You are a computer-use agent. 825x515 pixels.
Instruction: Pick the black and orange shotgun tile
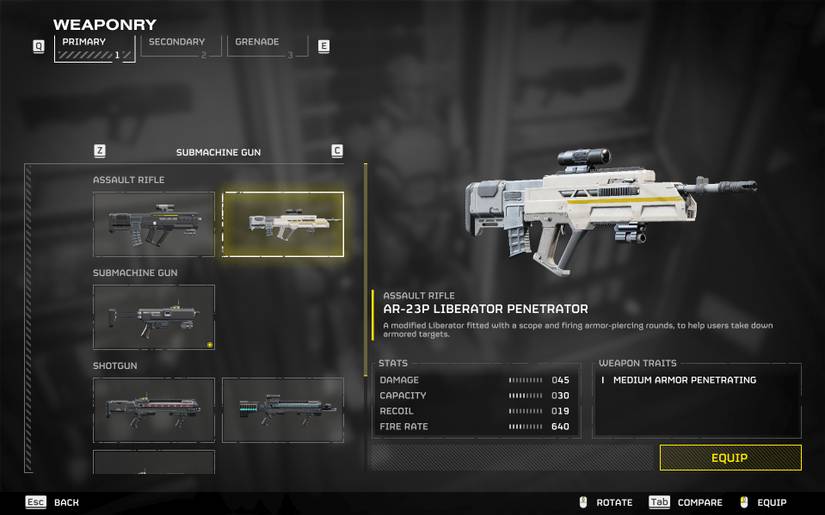coord(154,410)
